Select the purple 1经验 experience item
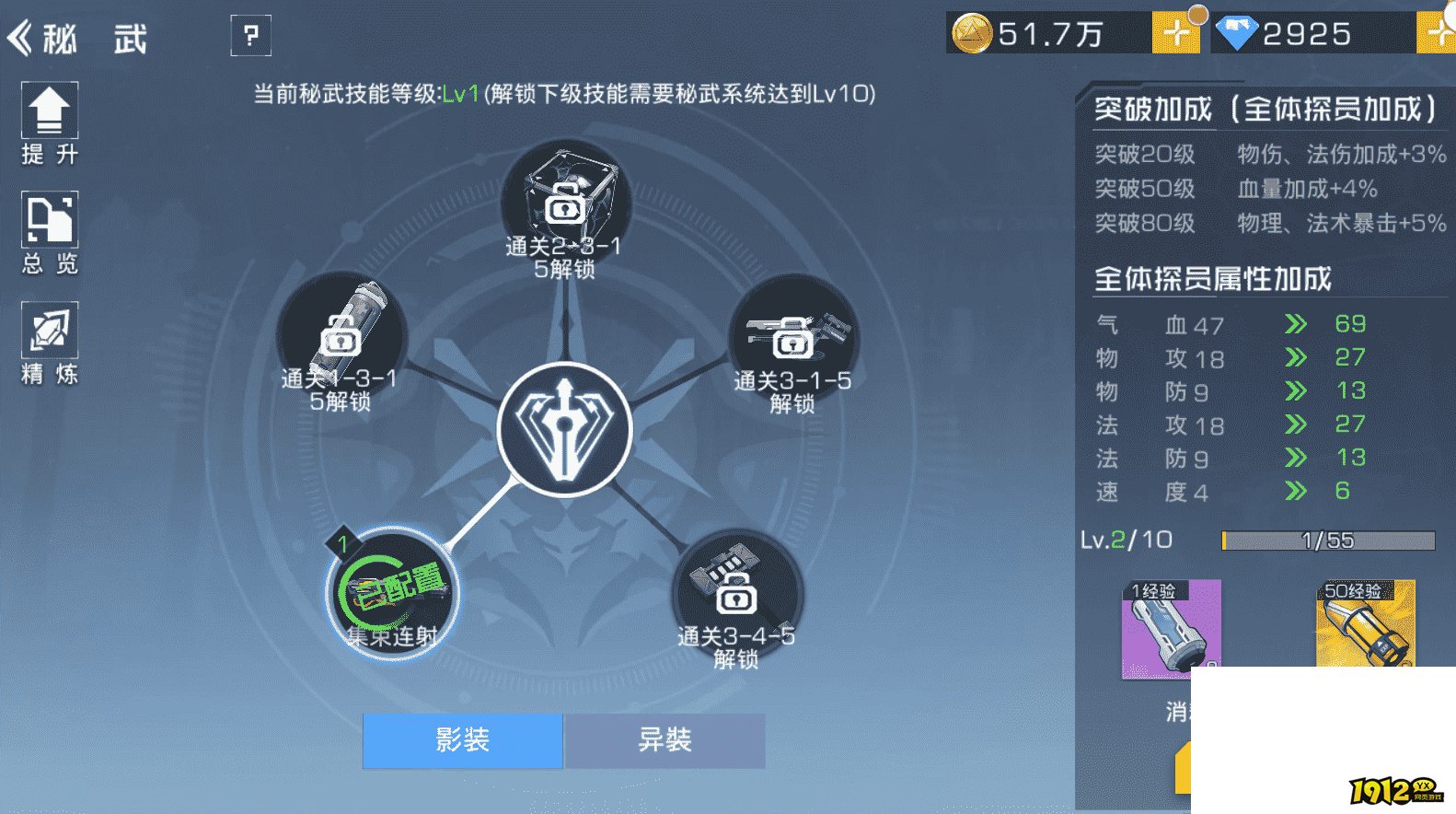The height and width of the screenshot is (814, 1456). coord(1171,629)
